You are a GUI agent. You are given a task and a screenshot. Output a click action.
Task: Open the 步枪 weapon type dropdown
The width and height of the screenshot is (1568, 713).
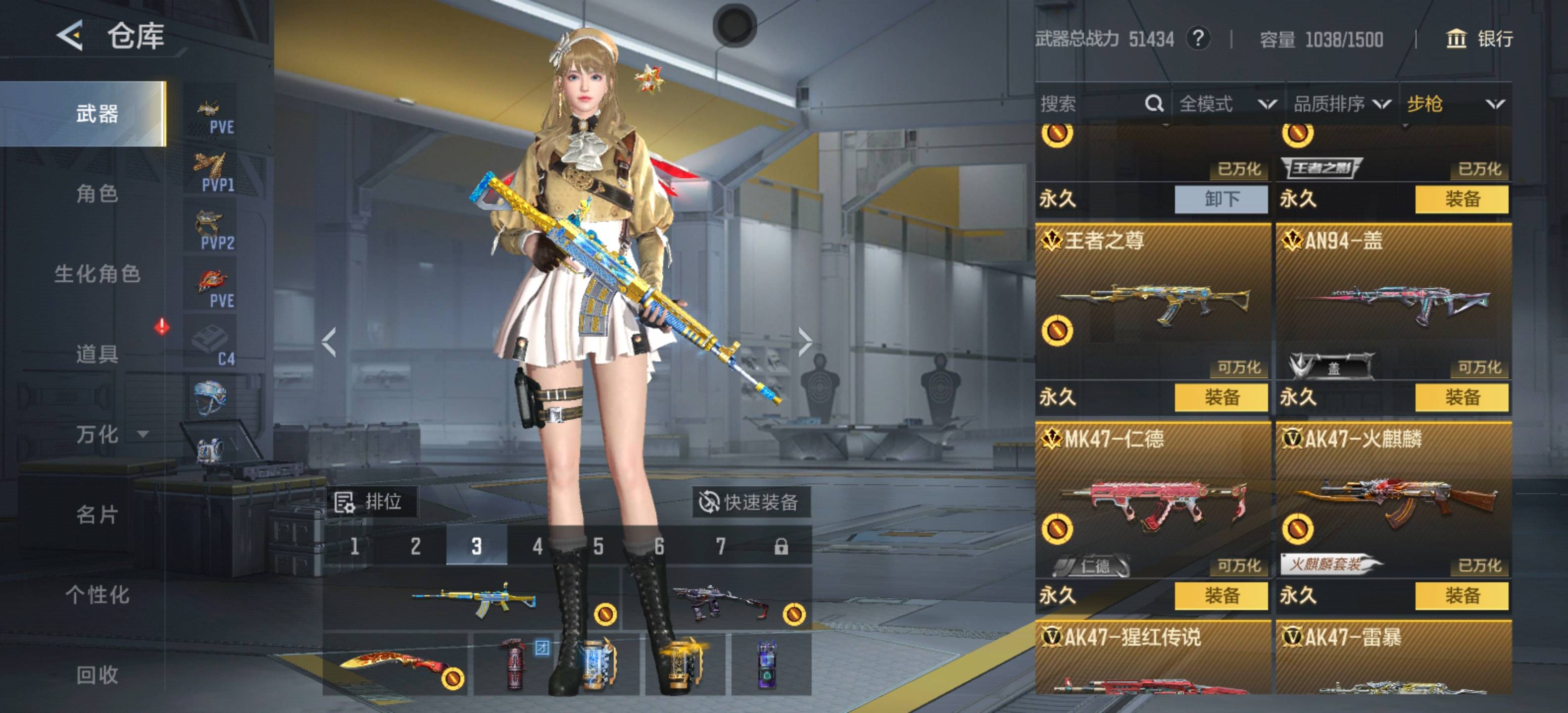(x=1454, y=104)
